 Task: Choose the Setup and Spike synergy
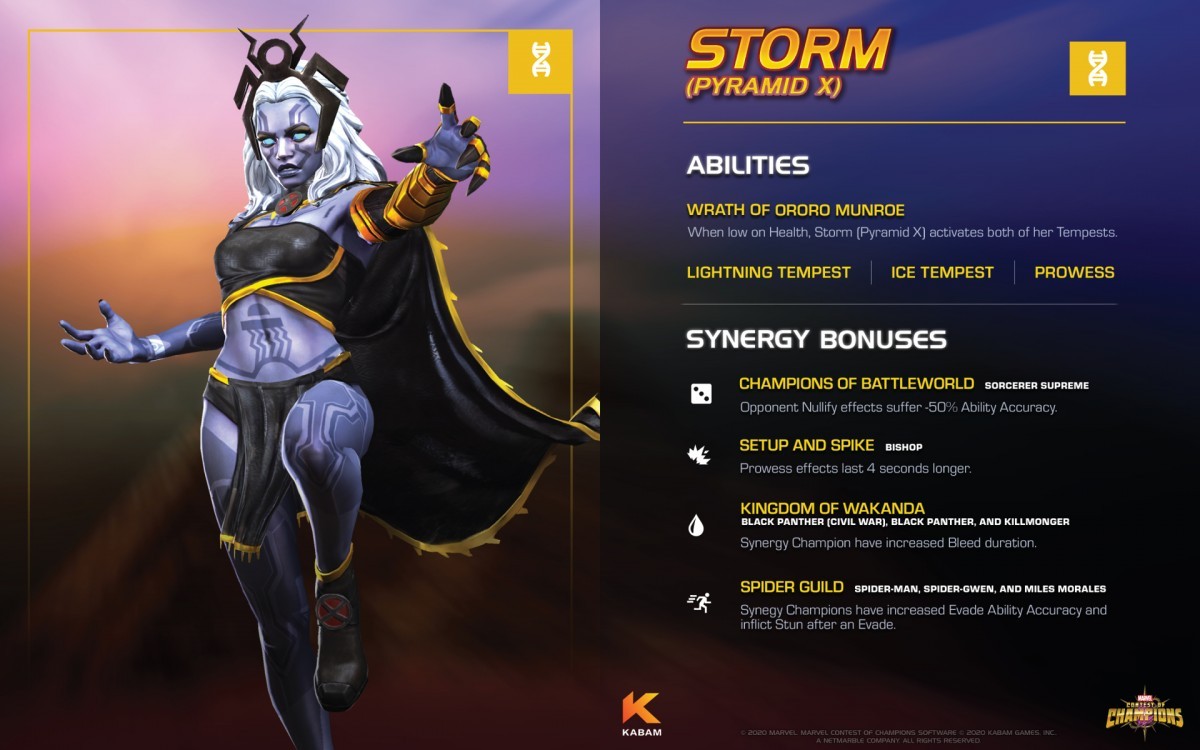click(806, 445)
